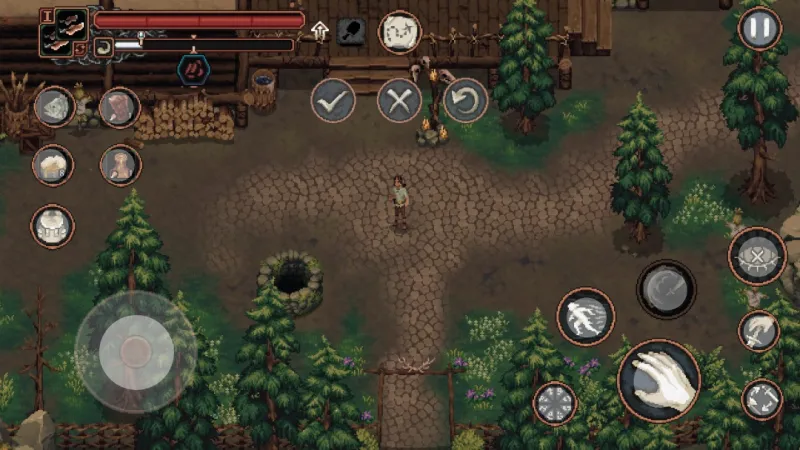
Task: Tap the curved undo arrow button
Action: (x=465, y=100)
